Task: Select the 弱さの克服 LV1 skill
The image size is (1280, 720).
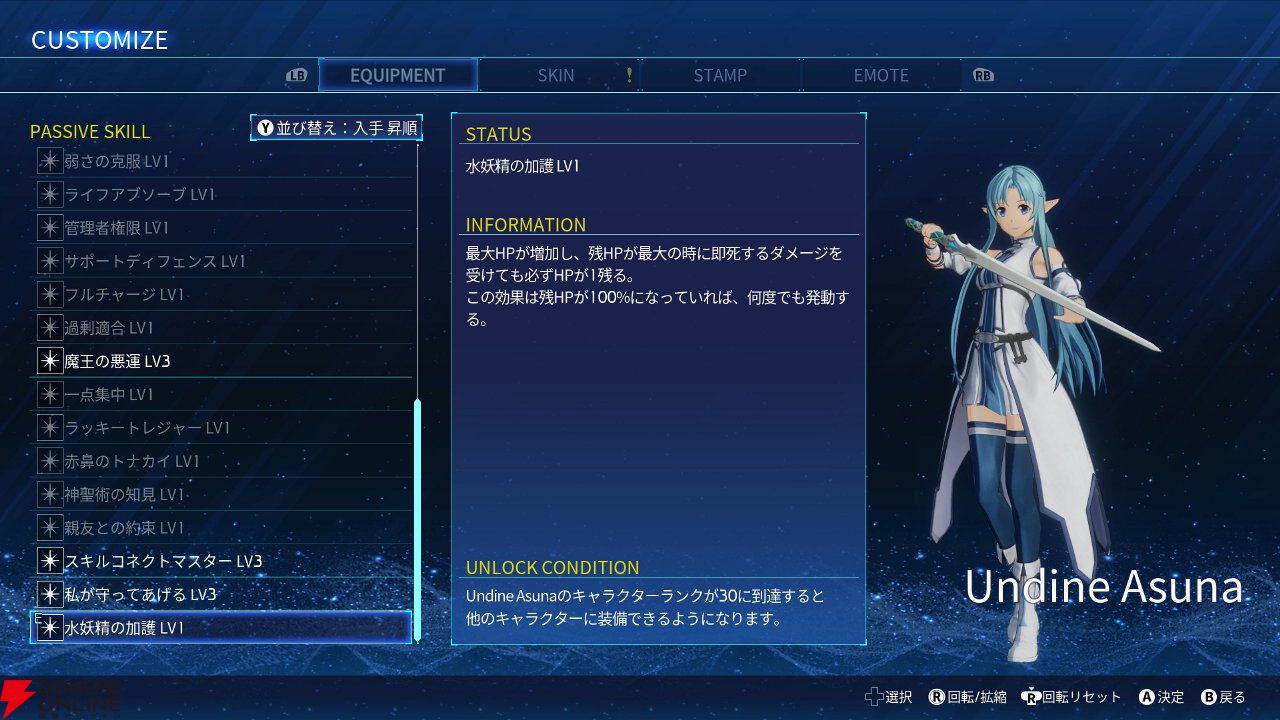Action: pyautogui.click(x=222, y=161)
